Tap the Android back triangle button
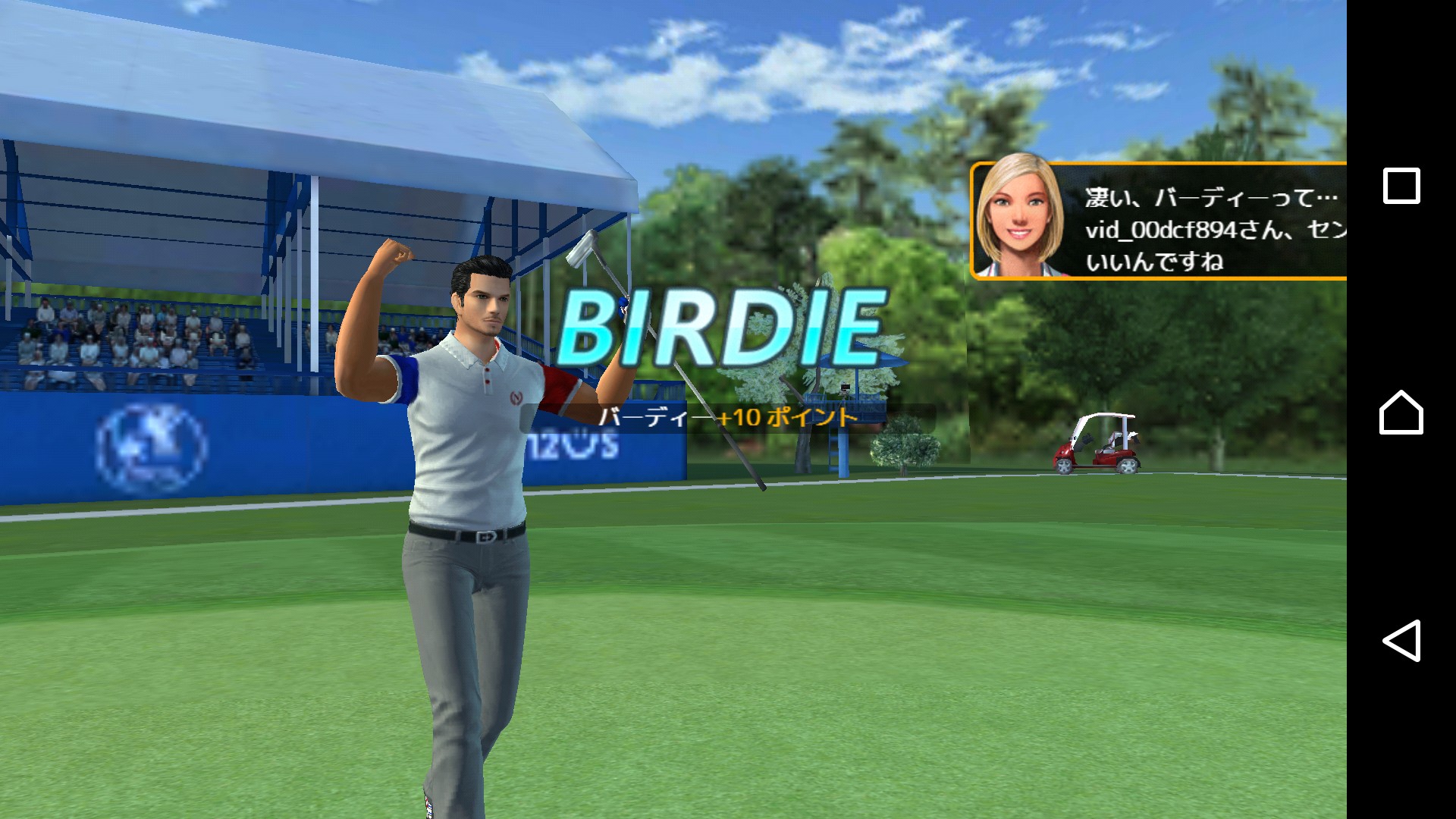 point(1401,641)
